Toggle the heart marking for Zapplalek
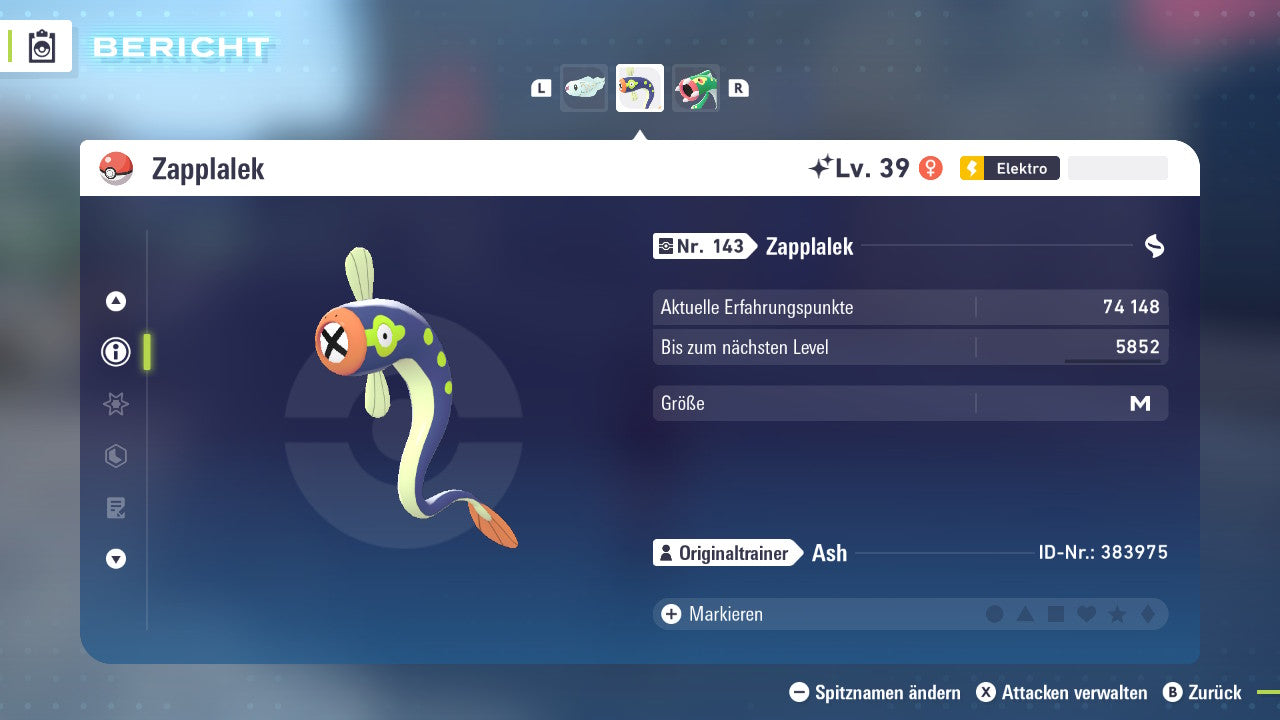The image size is (1280, 720). point(1086,613)
